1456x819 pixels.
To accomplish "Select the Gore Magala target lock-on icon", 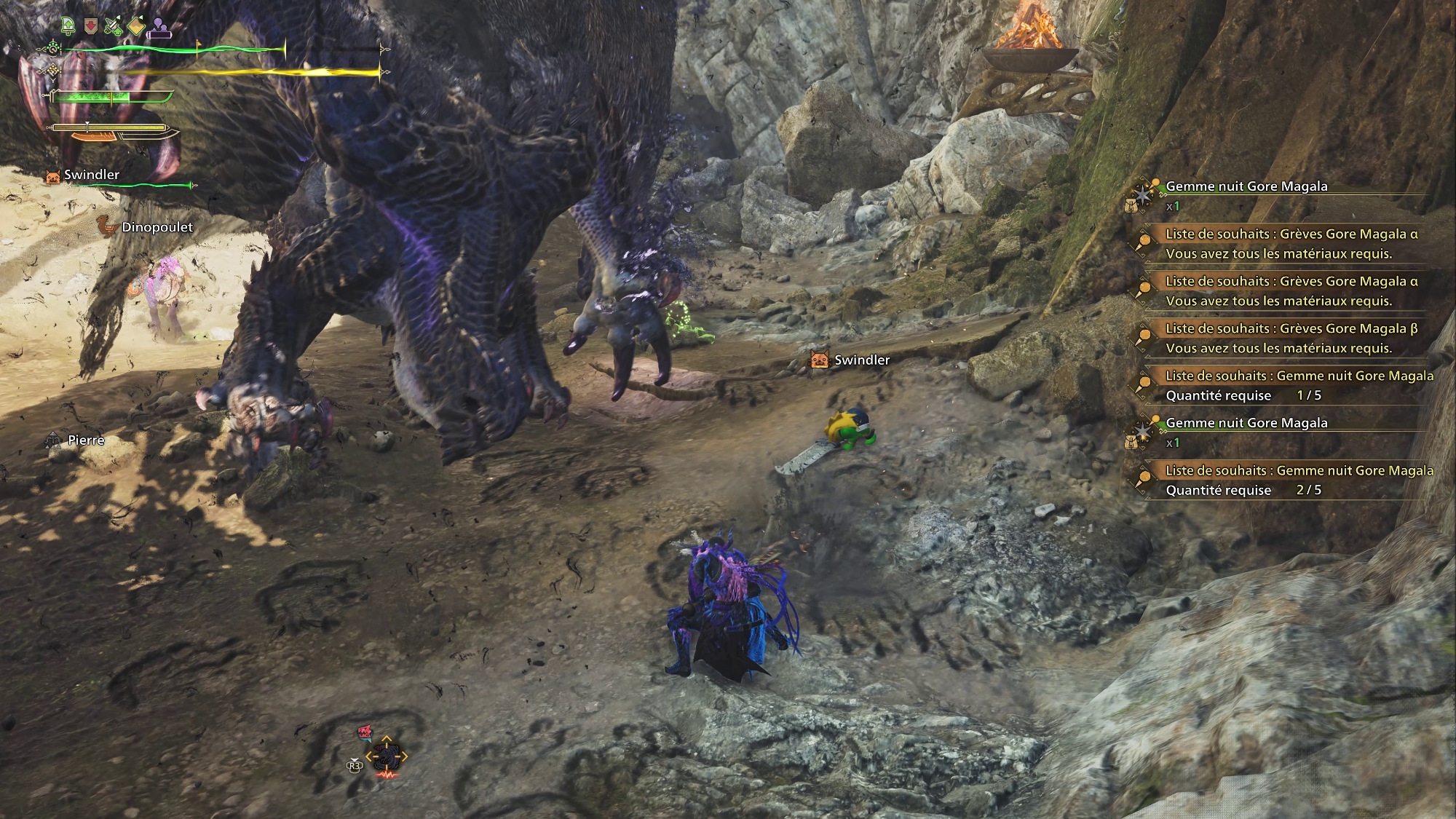I will (x=386, y=757).
